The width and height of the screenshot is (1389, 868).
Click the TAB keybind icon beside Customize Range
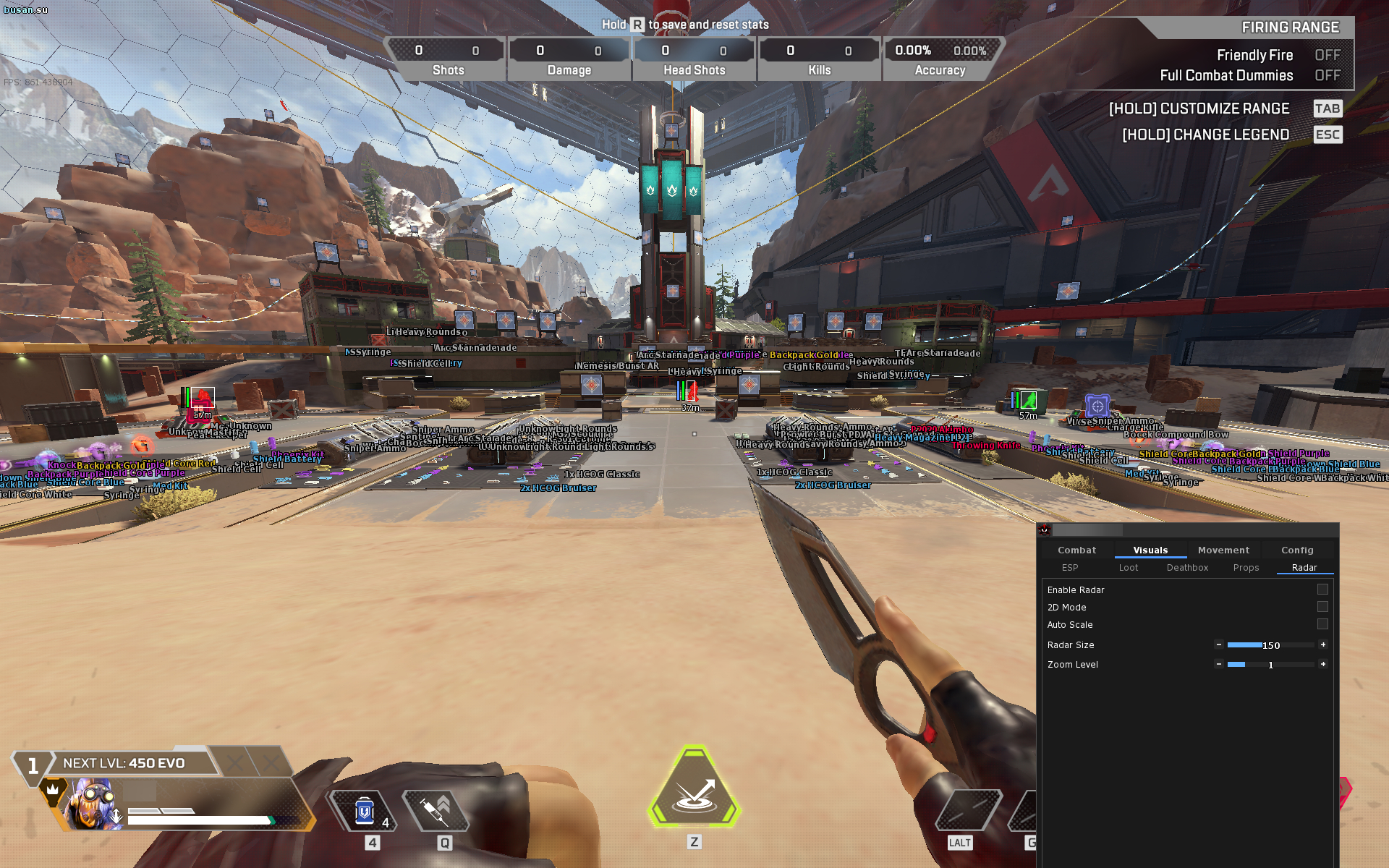pos(1328,109)
